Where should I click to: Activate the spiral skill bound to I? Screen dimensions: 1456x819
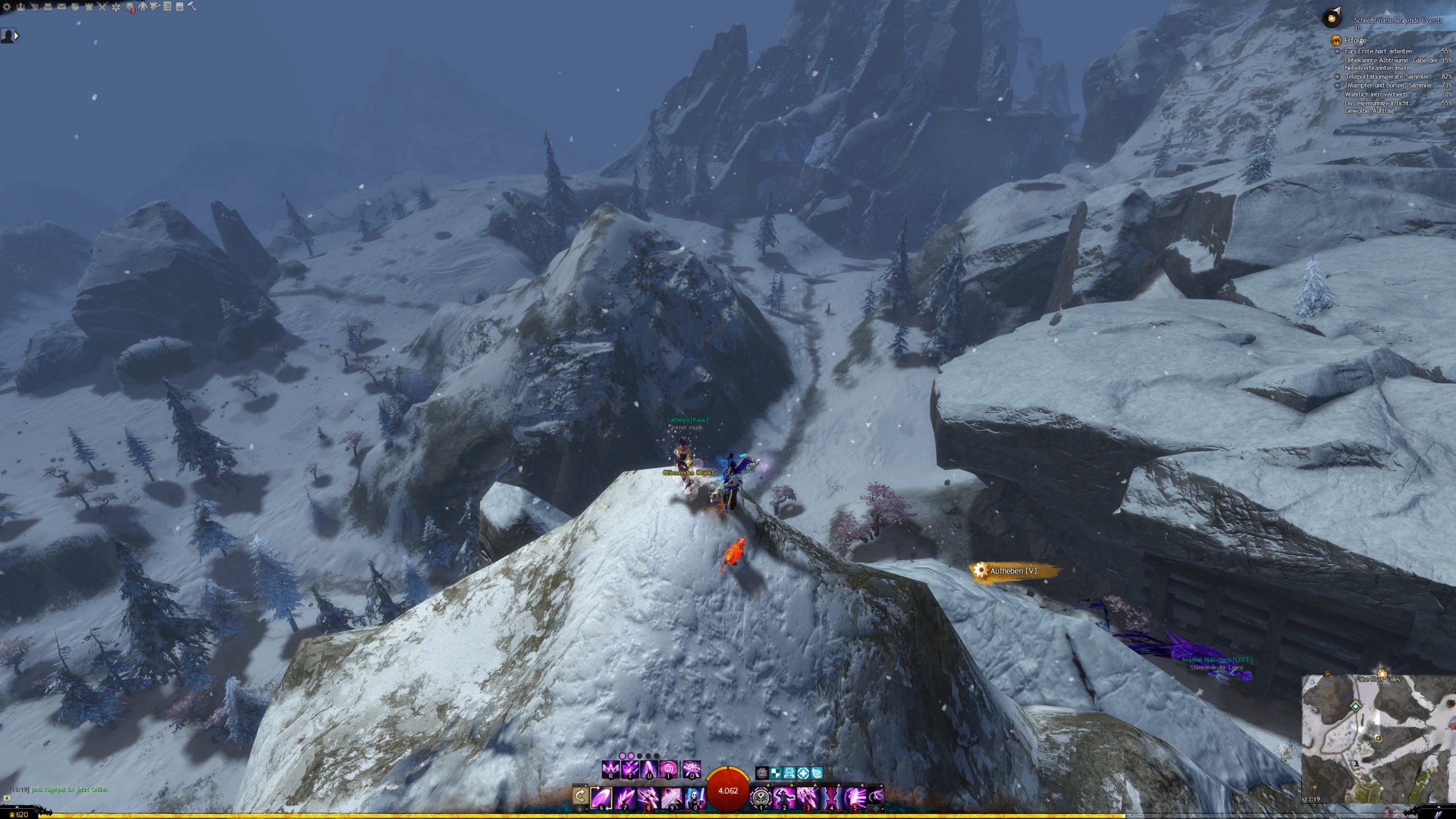coord(668,770)
